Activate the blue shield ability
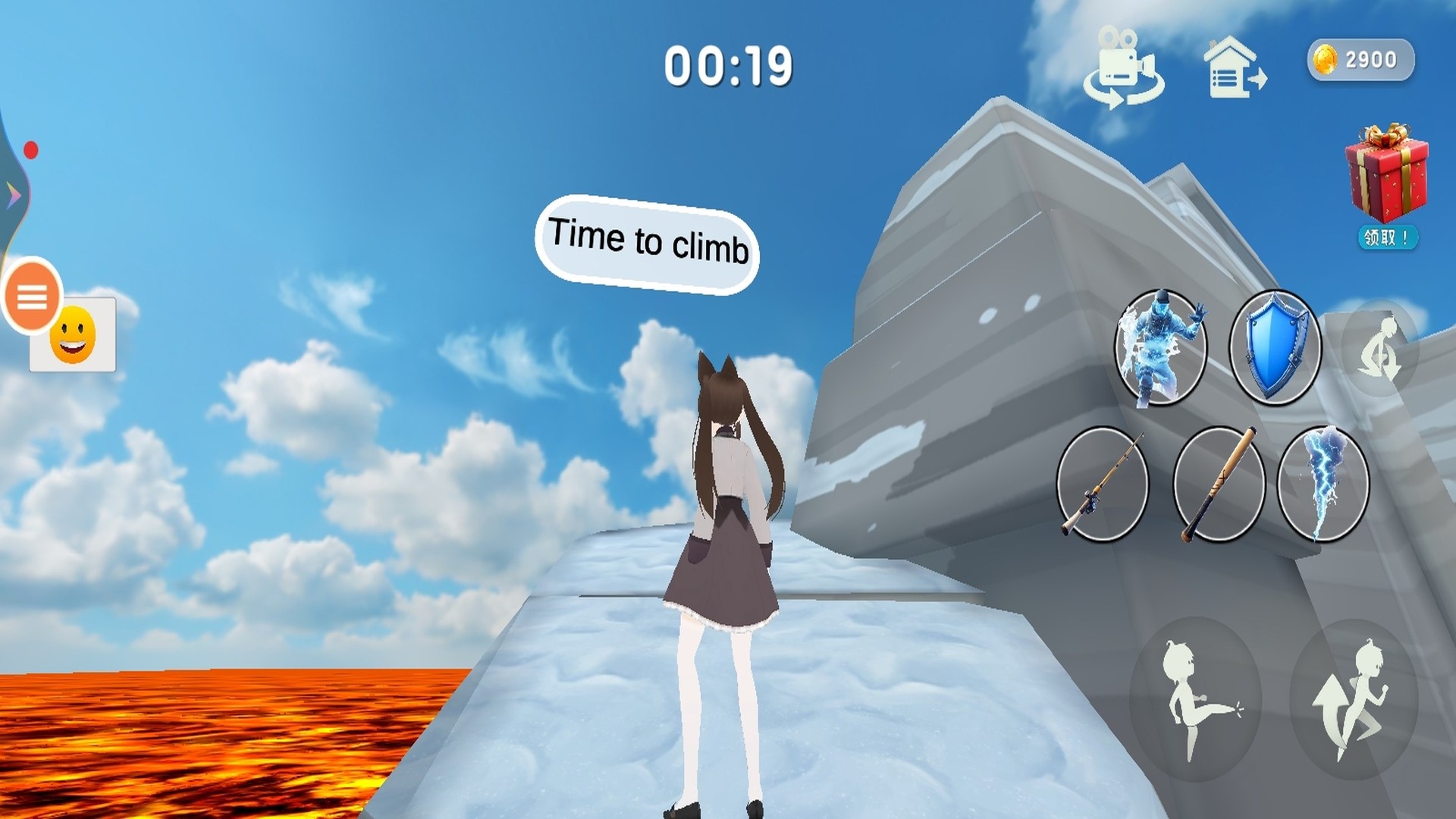This screenshot has width=1456, height=819. pos(1276,348)
